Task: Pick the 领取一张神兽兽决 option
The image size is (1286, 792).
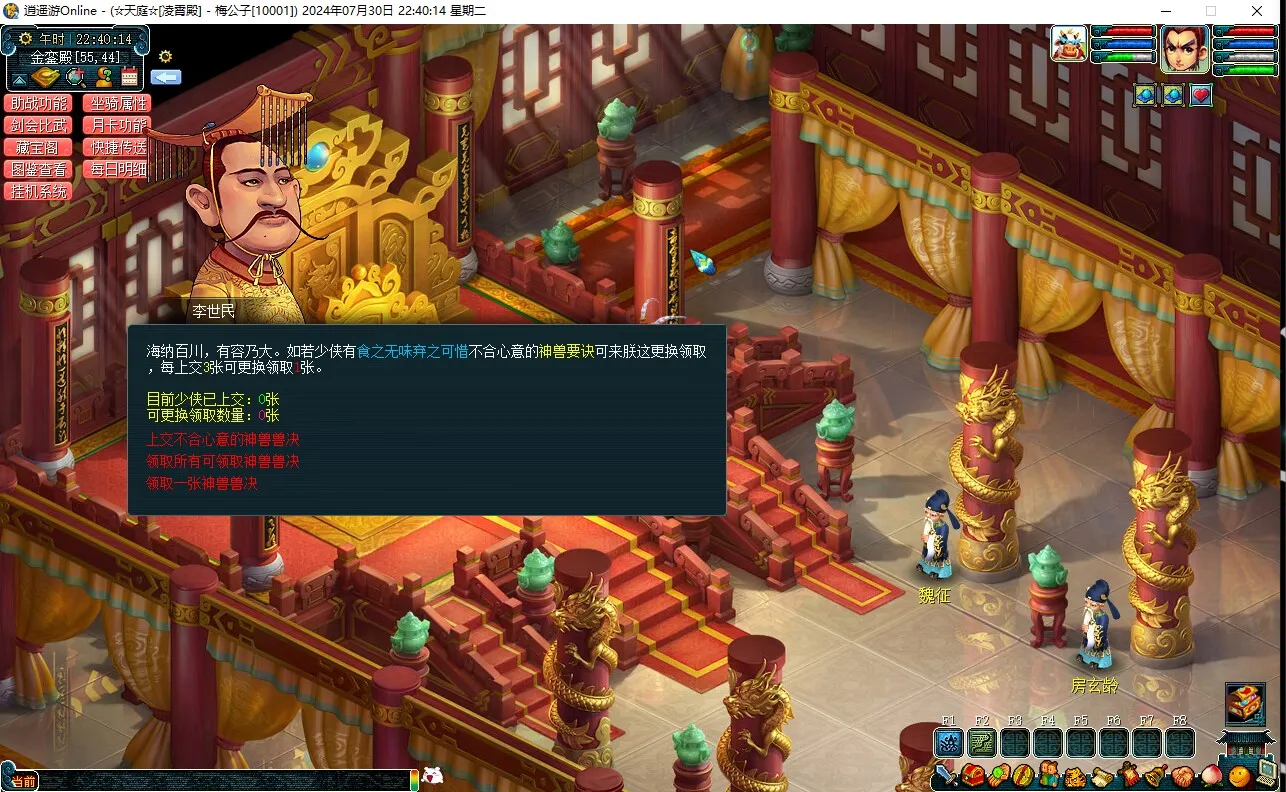Action: [202, 484]
